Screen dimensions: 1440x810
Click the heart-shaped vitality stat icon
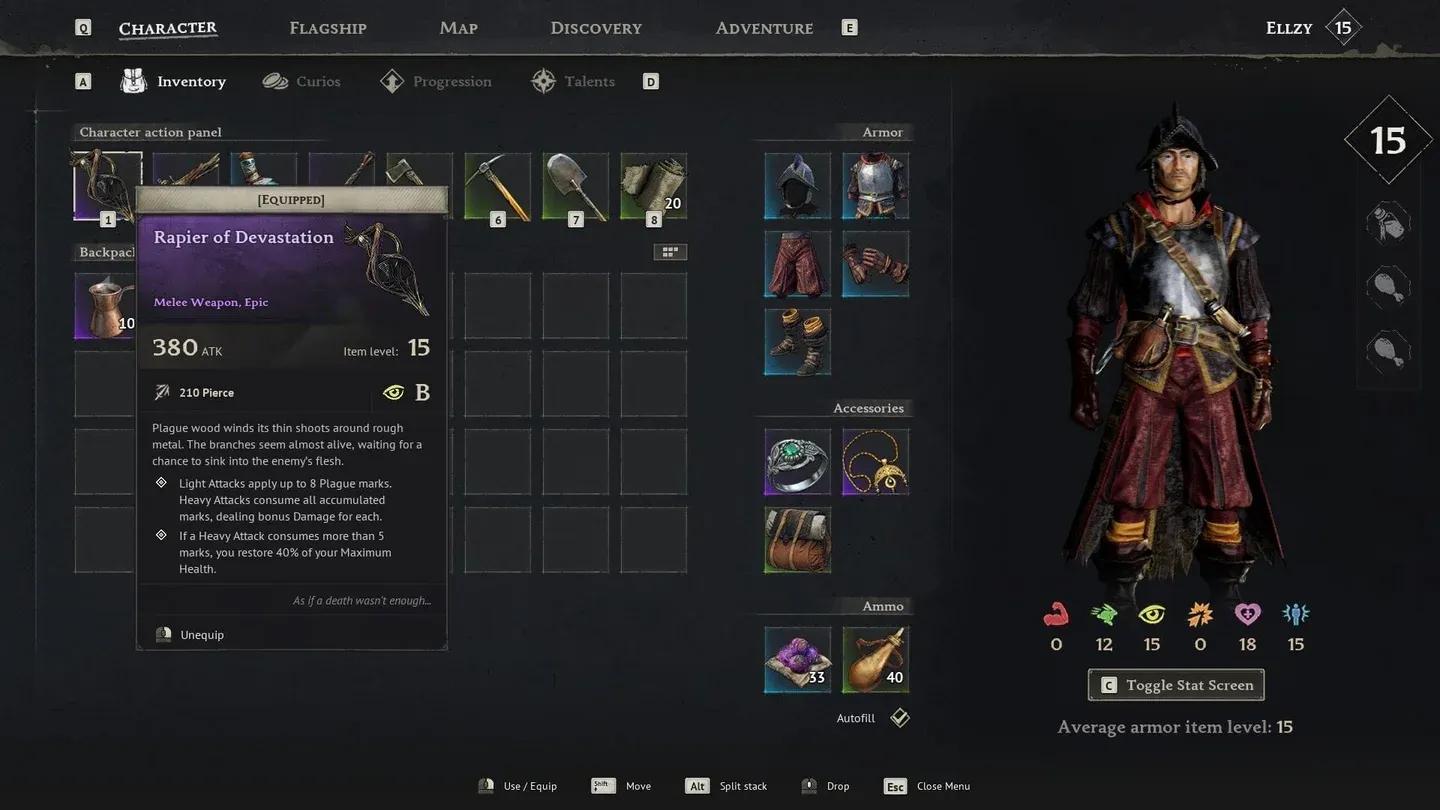point(1247,613)
